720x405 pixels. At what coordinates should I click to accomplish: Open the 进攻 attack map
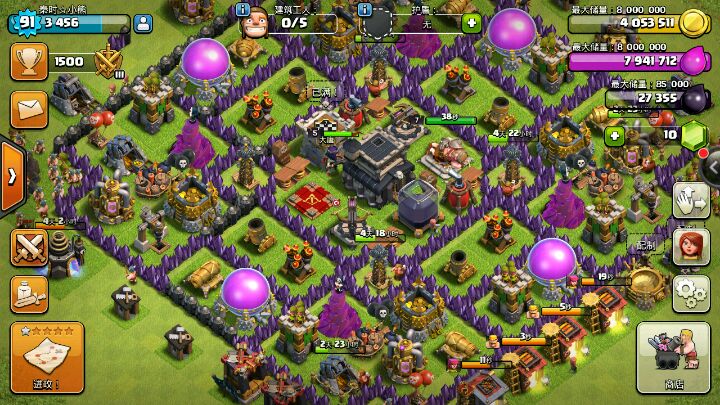[x=46, y=358]
